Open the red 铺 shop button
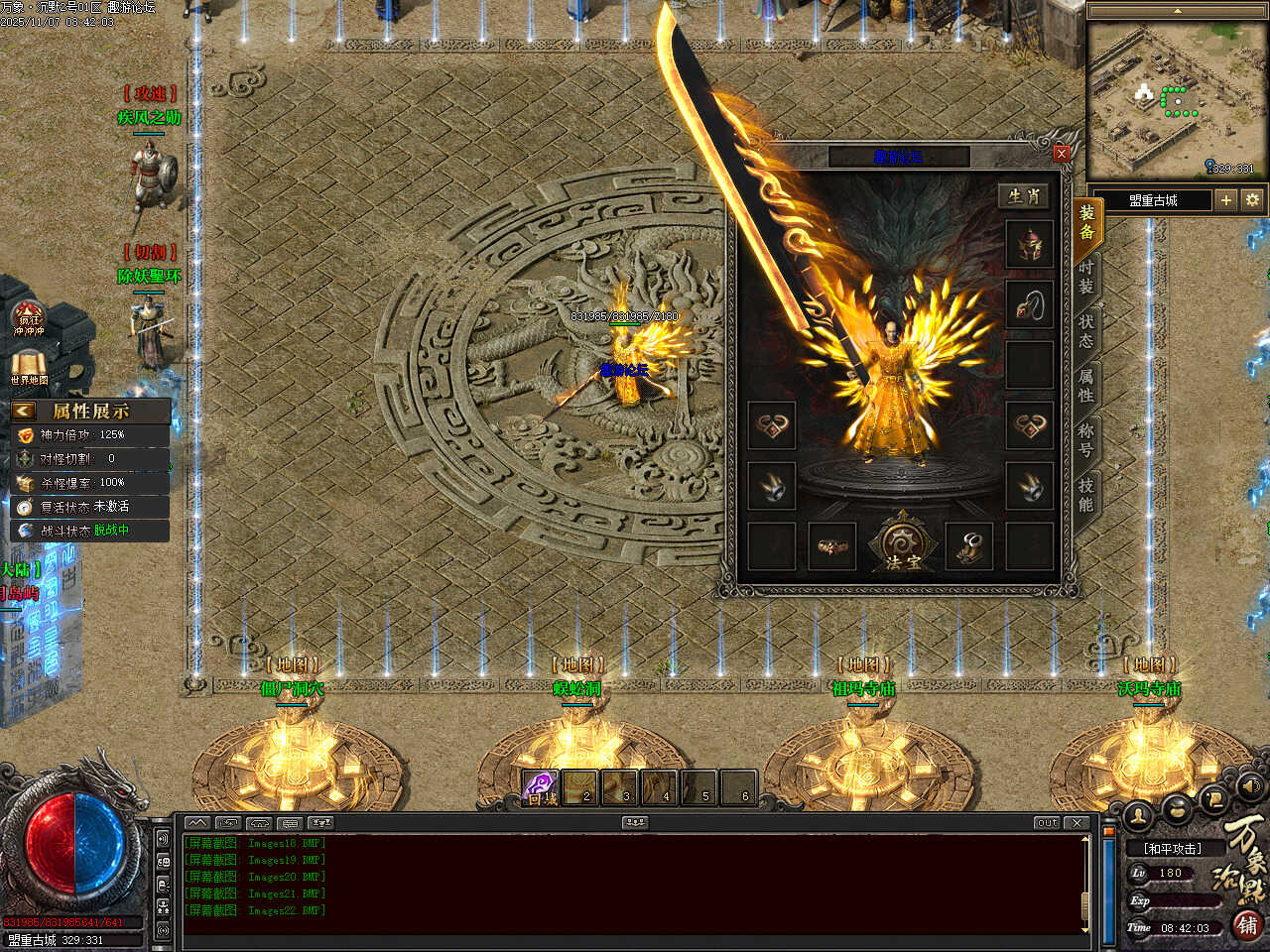The image size is (1270, 952). click(x=1247, y=925)
